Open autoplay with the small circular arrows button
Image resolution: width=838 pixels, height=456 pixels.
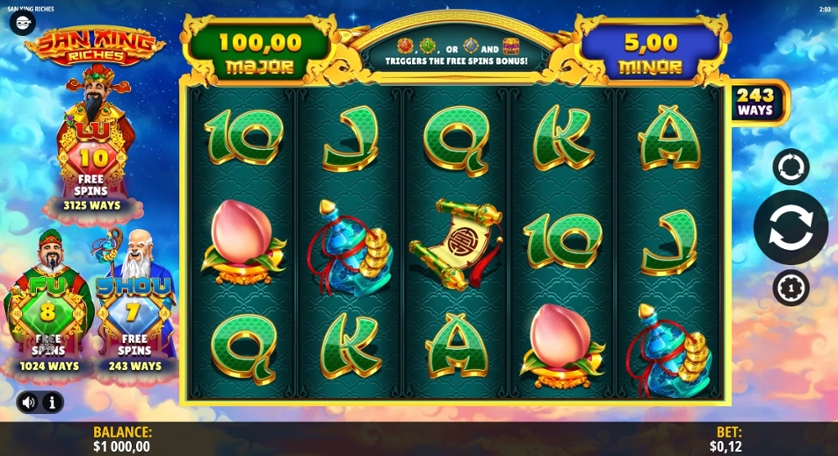(790, 166)
